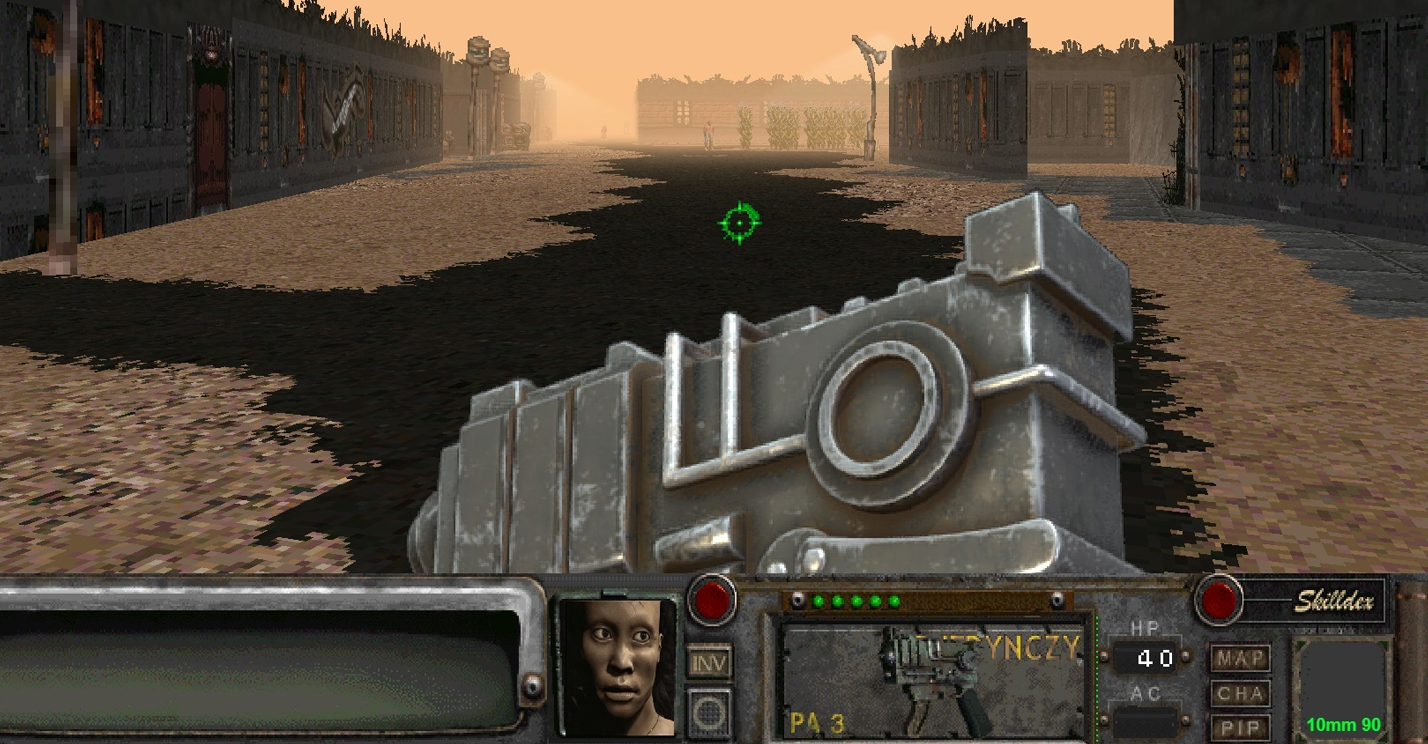The width and height of the screenshot is (1428, 744).
Task: Open the MAP screen
Action: [1240, 658]
